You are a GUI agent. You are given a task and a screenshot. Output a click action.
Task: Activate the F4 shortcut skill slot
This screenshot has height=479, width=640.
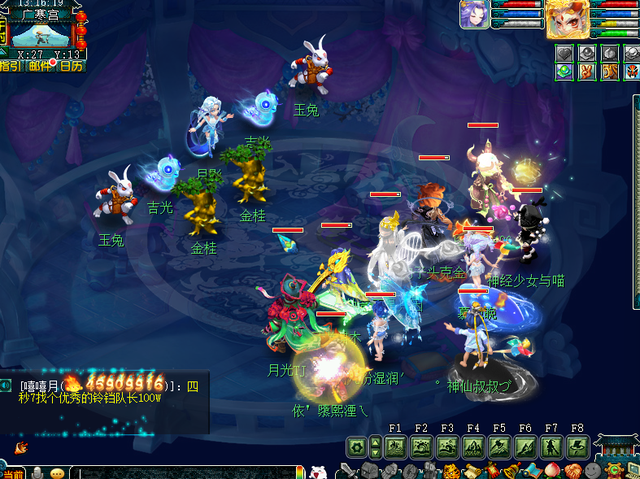pos(473,446)
